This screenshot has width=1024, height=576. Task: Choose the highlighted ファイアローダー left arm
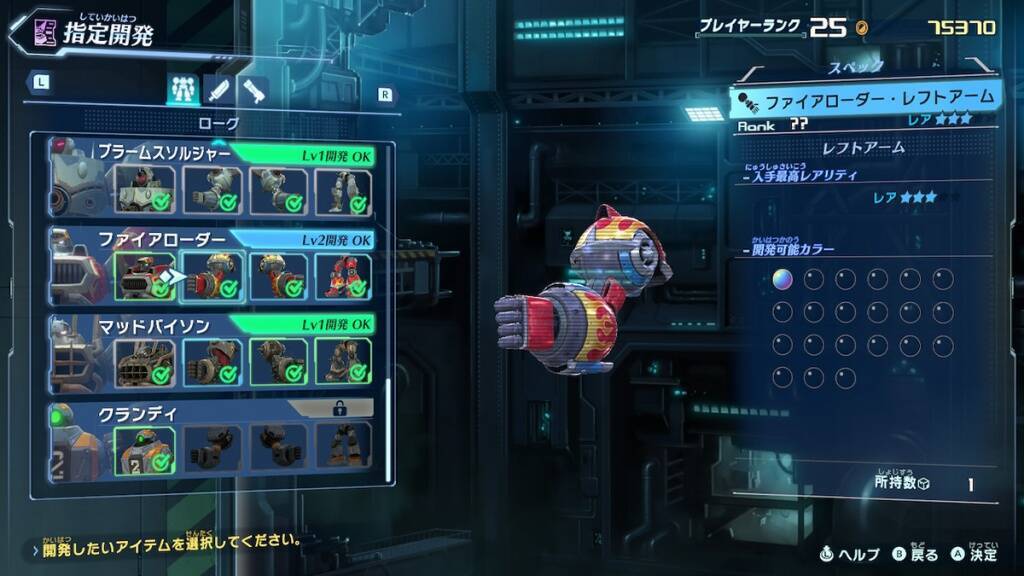[211, 276]
